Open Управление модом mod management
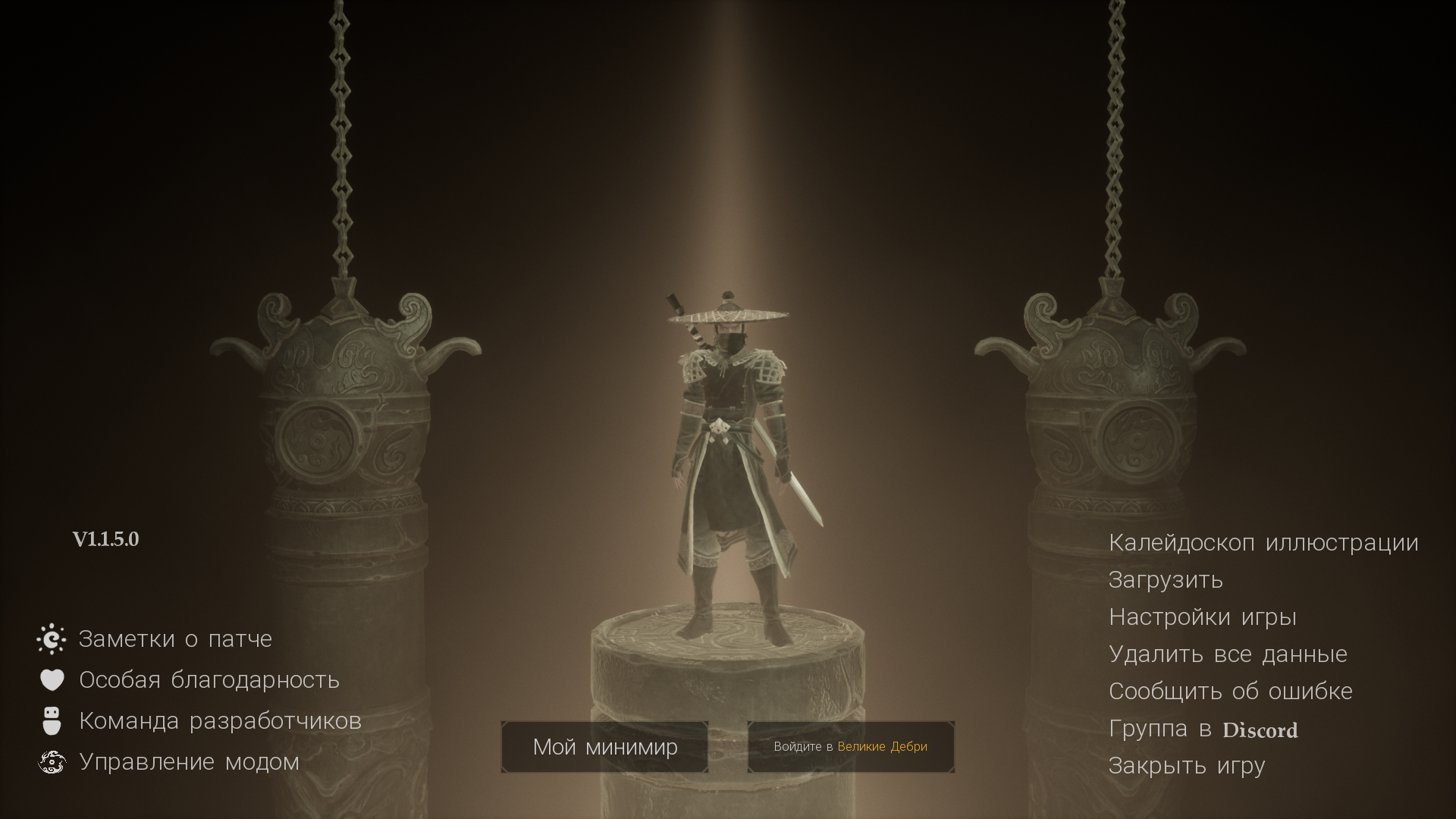The width and height of the screenshot is (1456, 819). coord(189,762)
